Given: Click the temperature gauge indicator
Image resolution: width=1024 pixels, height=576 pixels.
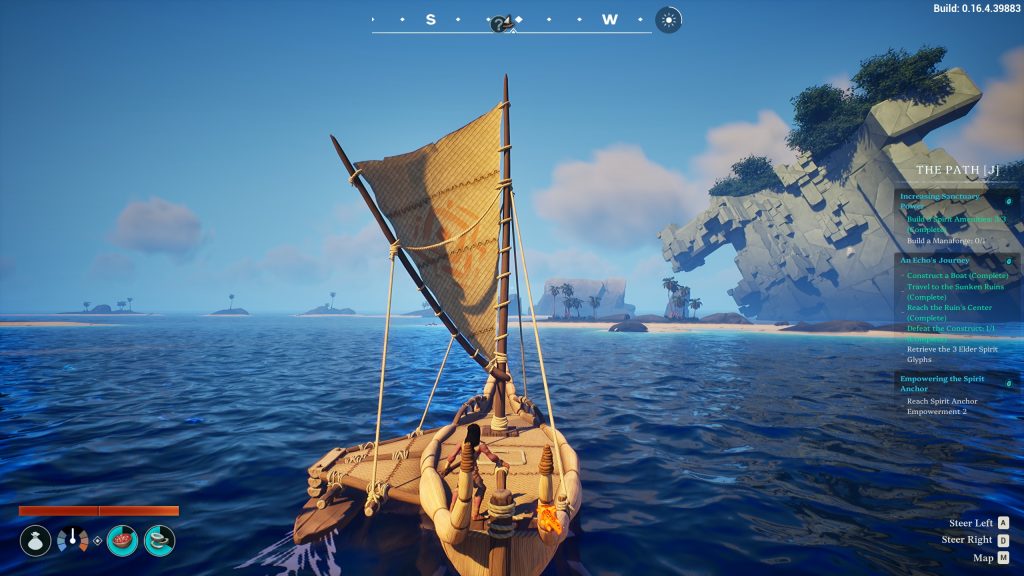Looking at the screenshot, I should (x=72, y=541).
